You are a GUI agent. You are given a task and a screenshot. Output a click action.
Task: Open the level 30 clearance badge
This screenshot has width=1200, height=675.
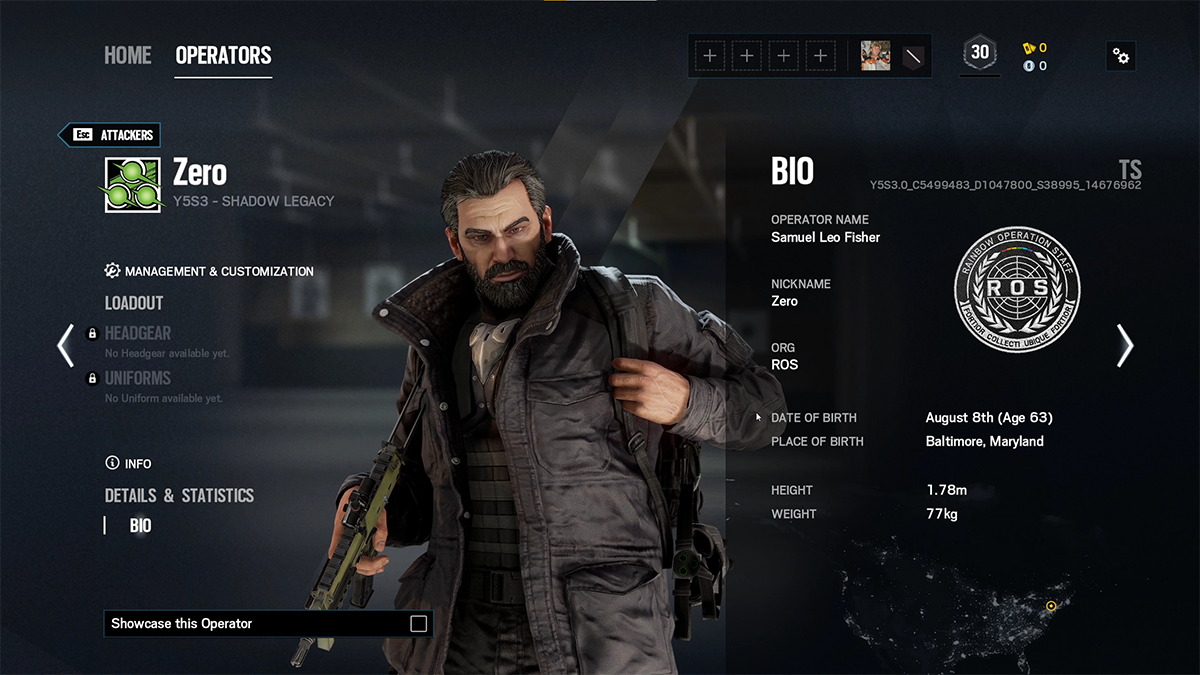pos(980,54)
